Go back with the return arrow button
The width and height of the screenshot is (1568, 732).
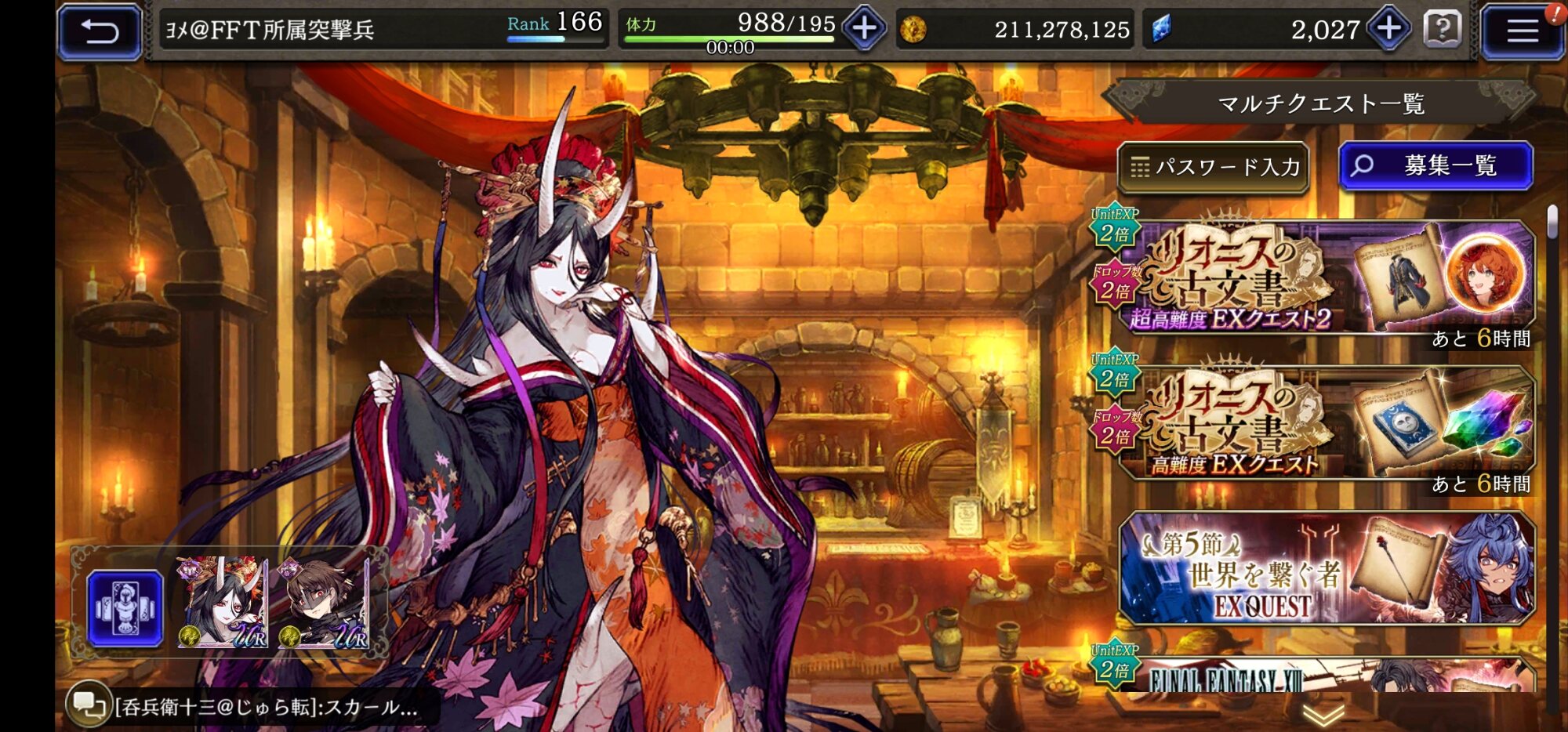[x=100, y=31]
